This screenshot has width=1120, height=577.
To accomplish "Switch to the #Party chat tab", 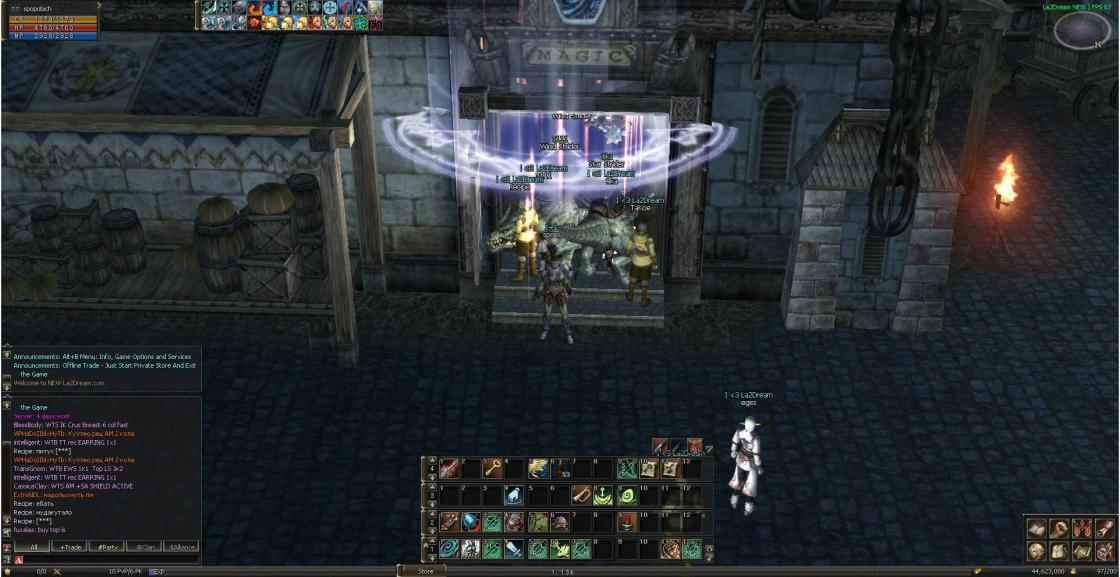I will click(x=106, y=547).
